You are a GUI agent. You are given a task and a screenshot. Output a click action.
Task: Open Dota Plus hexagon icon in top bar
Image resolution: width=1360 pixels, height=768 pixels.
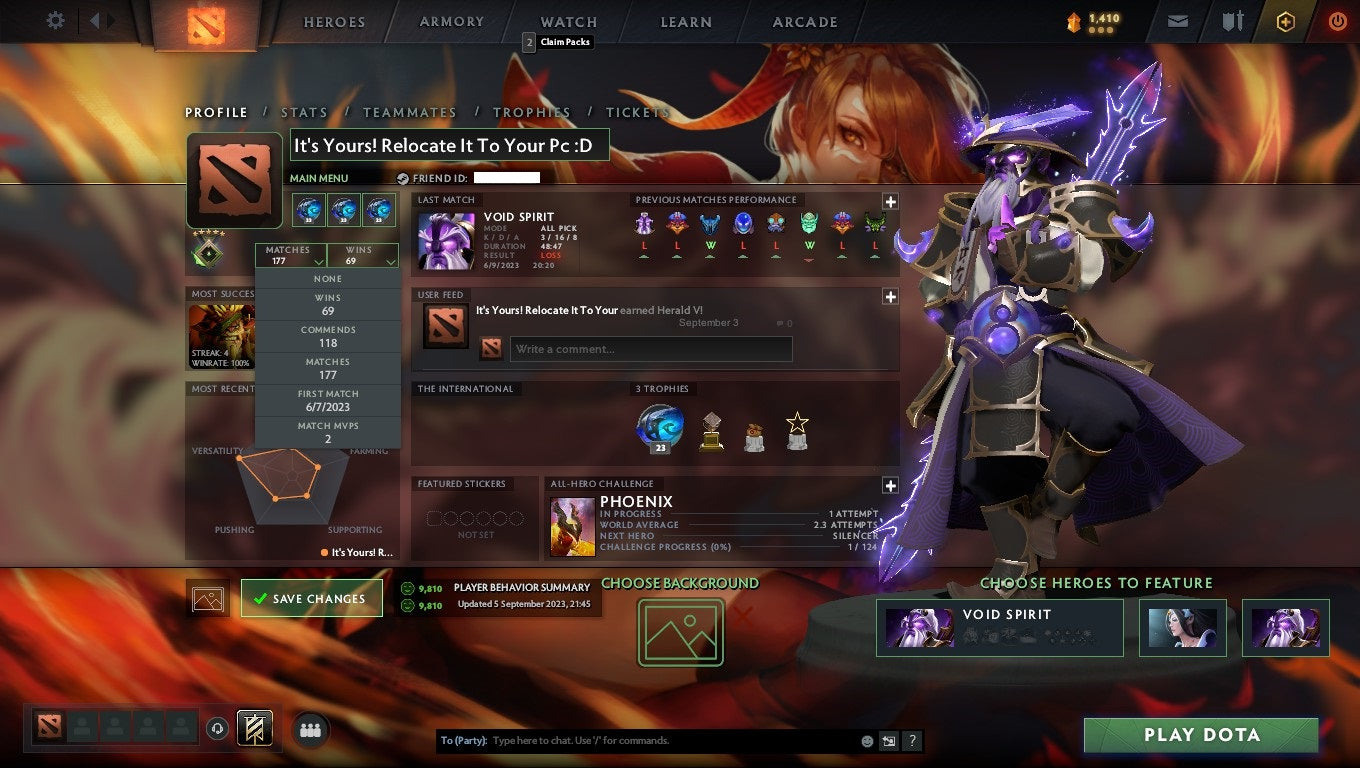point(1286,21)
